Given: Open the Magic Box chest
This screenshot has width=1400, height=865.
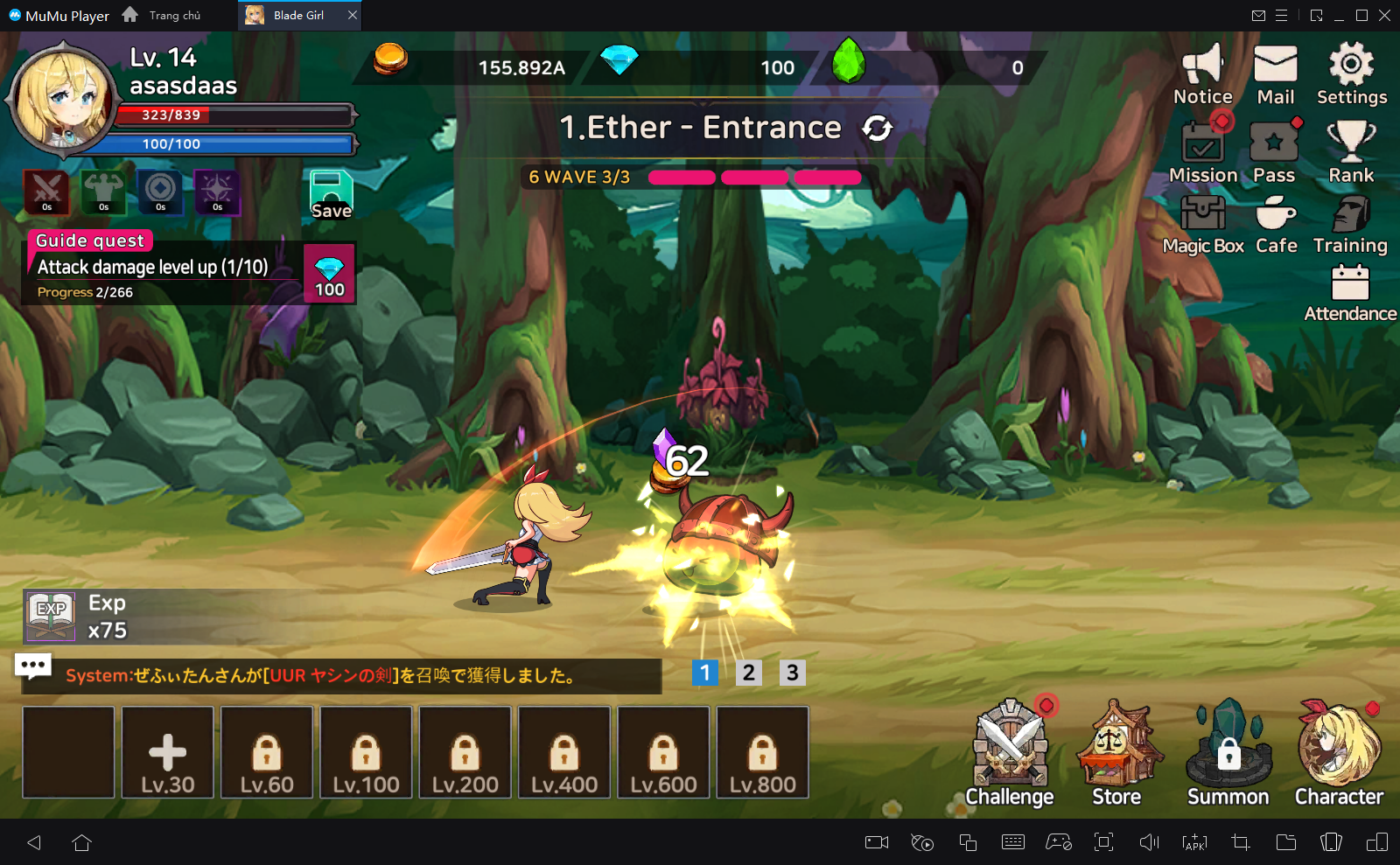Looking at the screenshot, I should coord(1203,224).
